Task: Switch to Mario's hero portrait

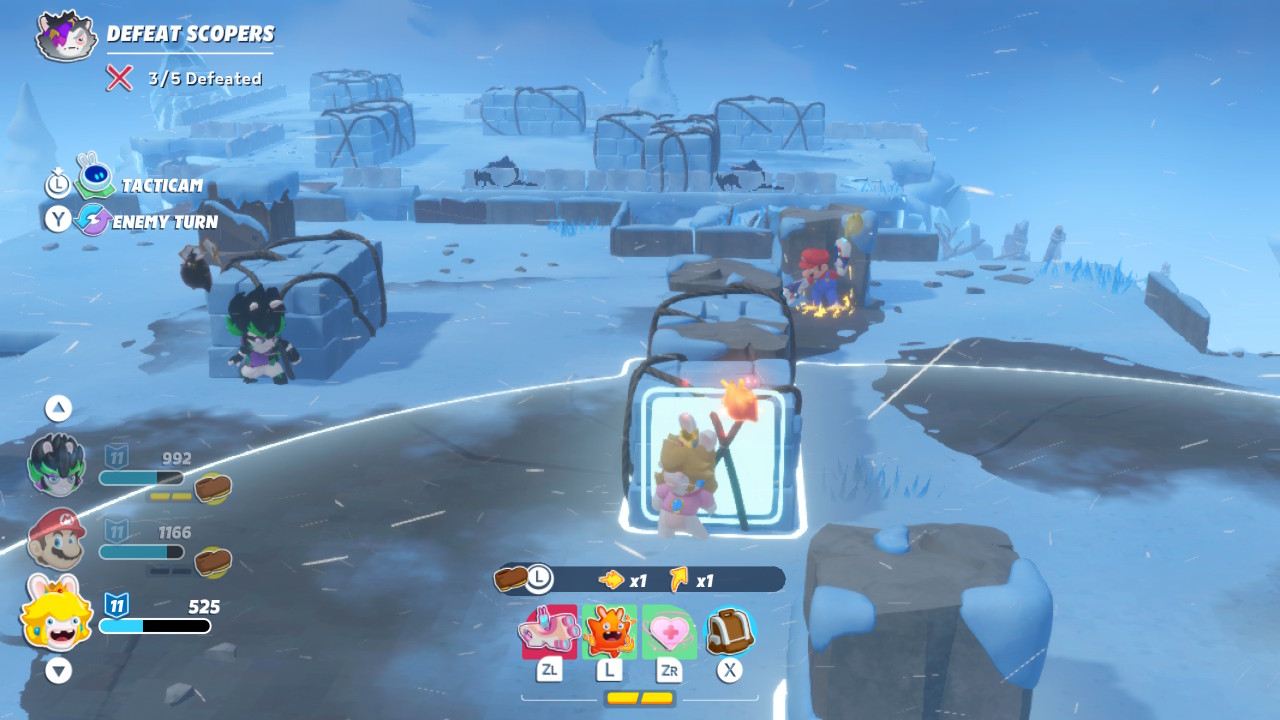Action: 56,538
